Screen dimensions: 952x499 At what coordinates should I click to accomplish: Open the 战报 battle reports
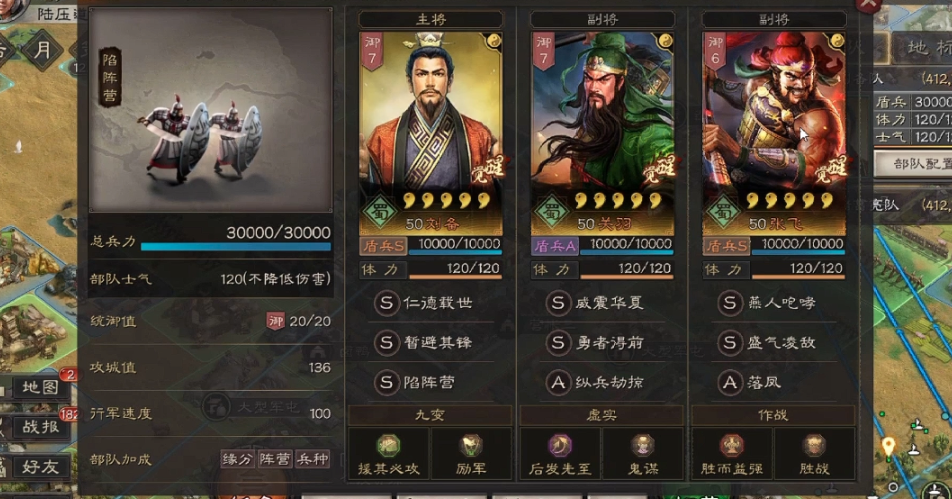pyautogui.click(x=40, y=427)
